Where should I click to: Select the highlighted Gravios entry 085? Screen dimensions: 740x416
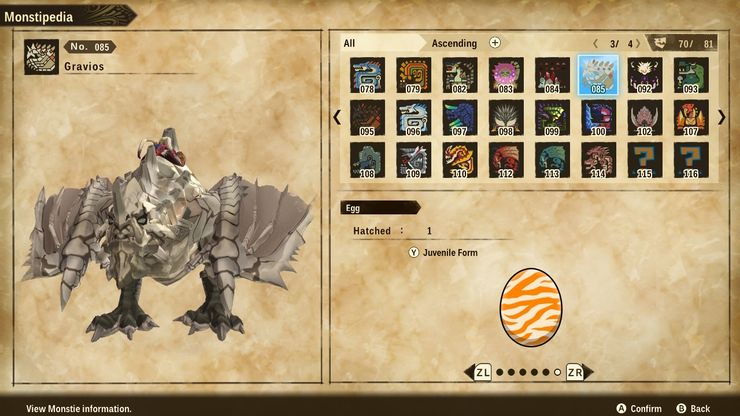[x=598, y=75]
